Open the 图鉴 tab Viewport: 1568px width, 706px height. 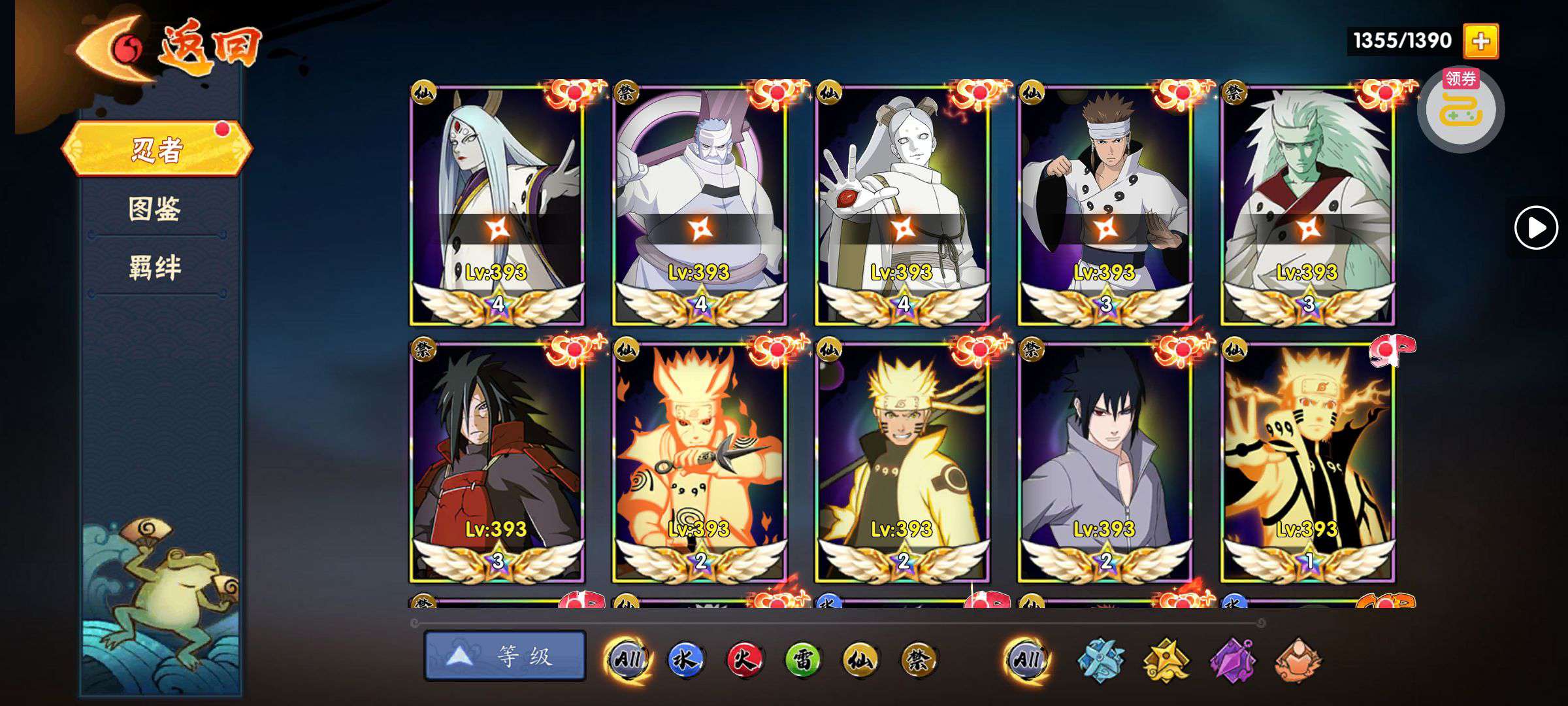(155, 209)
